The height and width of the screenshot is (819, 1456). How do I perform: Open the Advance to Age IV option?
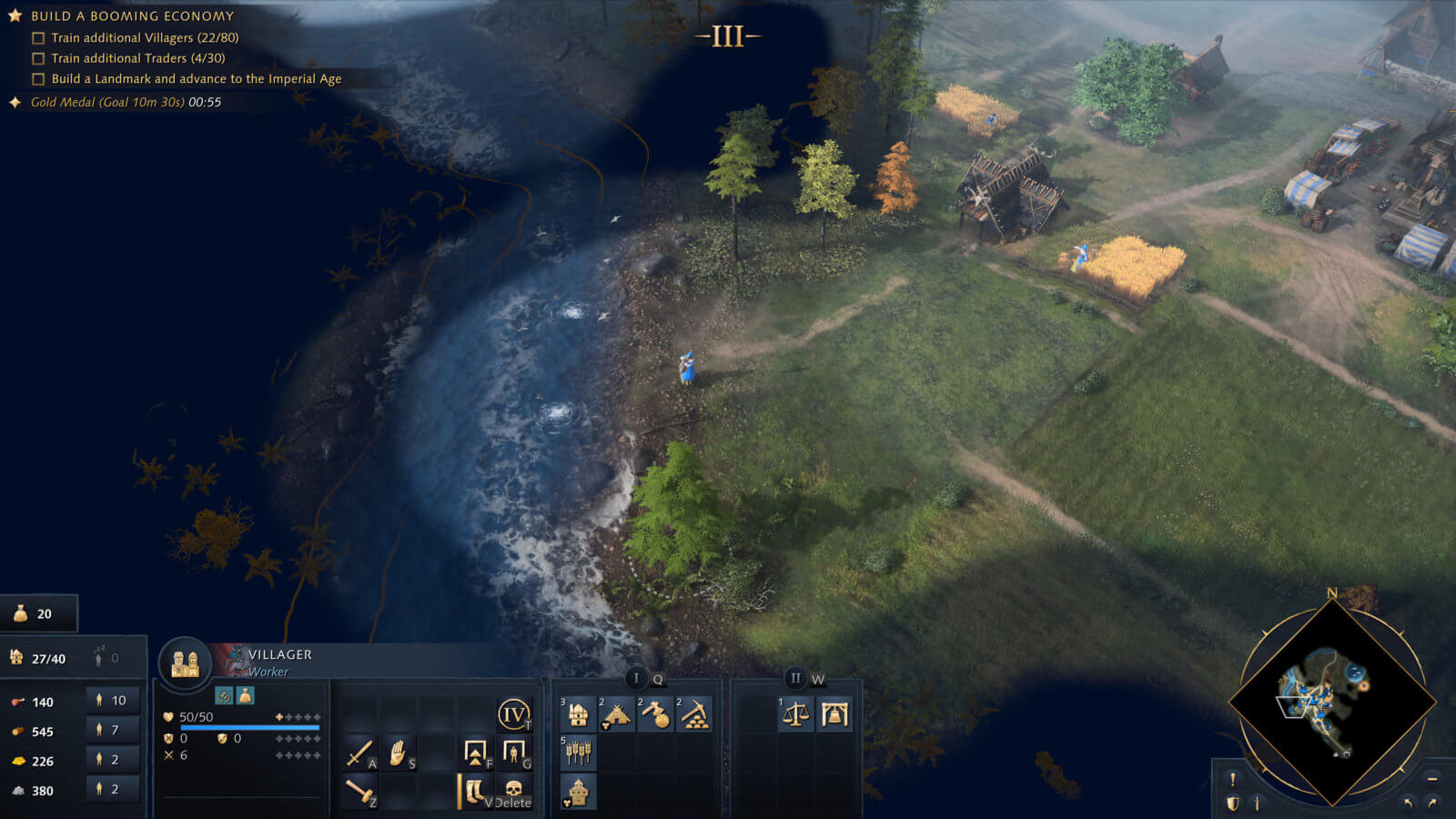513,715
